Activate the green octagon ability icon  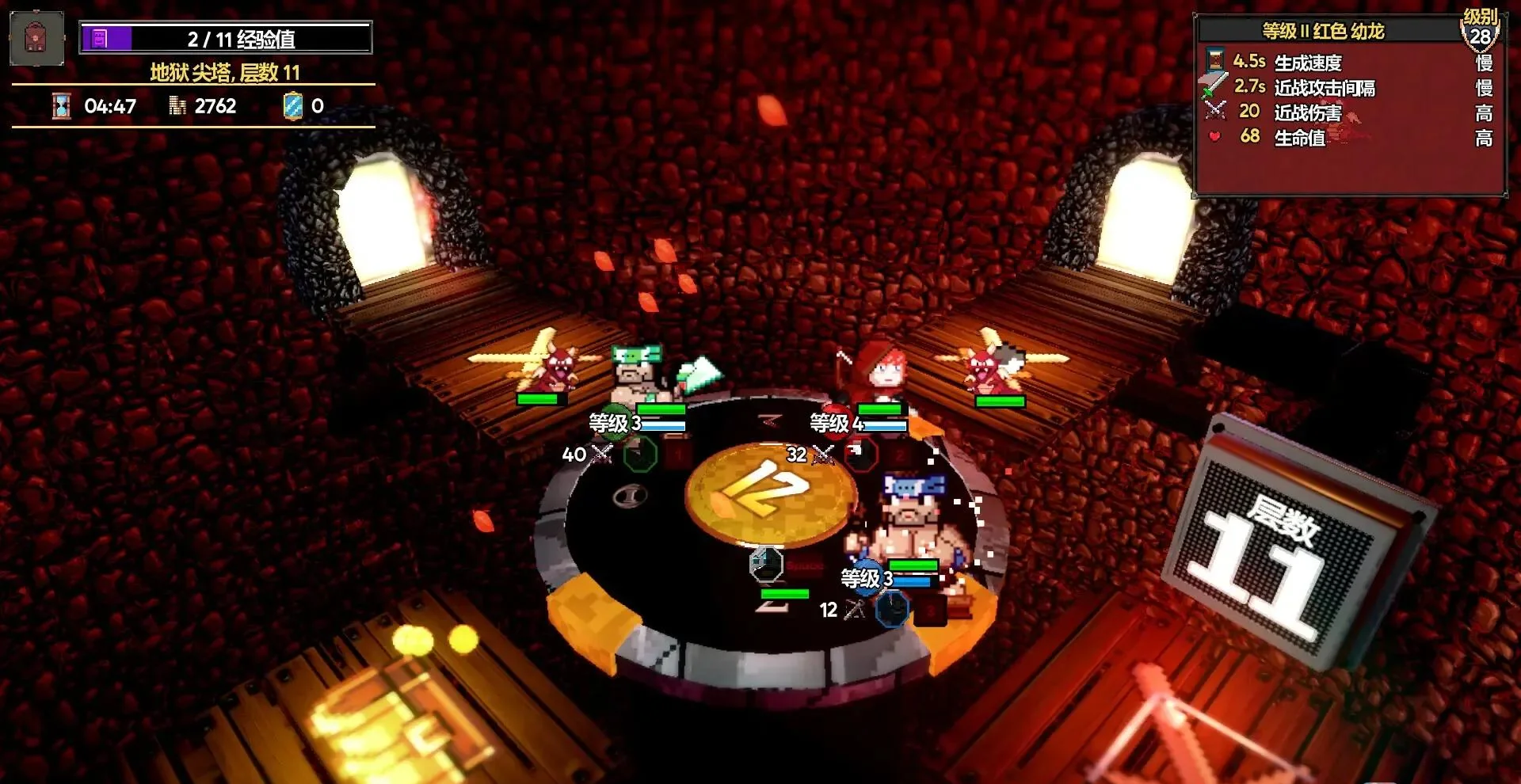tap(640, 455)
